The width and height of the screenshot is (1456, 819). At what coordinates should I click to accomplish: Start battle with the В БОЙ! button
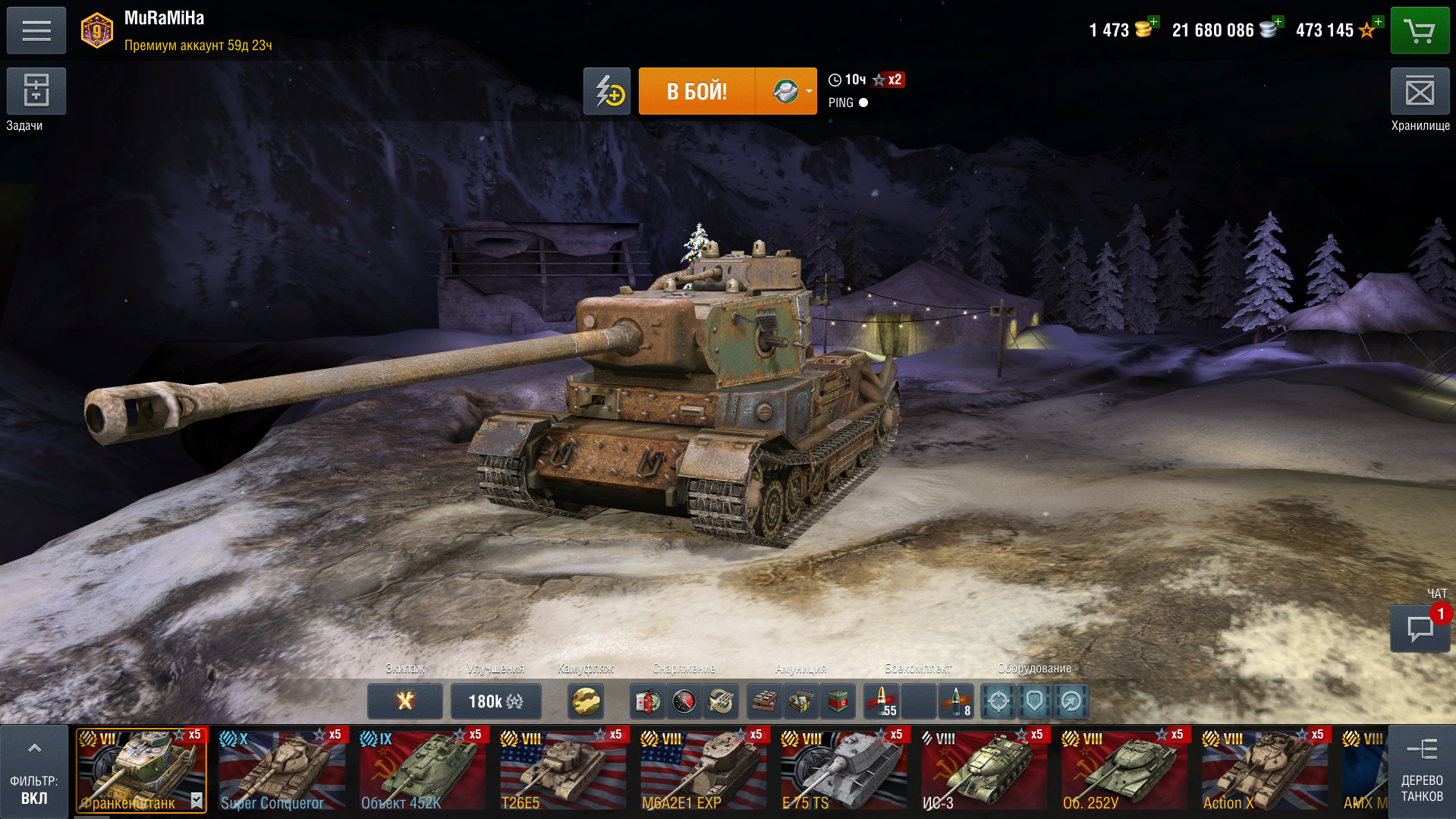pos(697,91)
